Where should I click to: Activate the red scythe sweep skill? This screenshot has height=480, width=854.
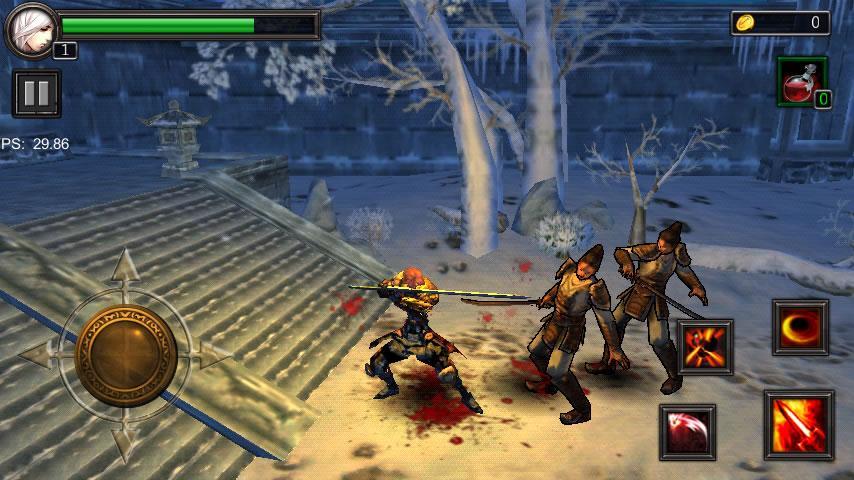click(687, 432)
